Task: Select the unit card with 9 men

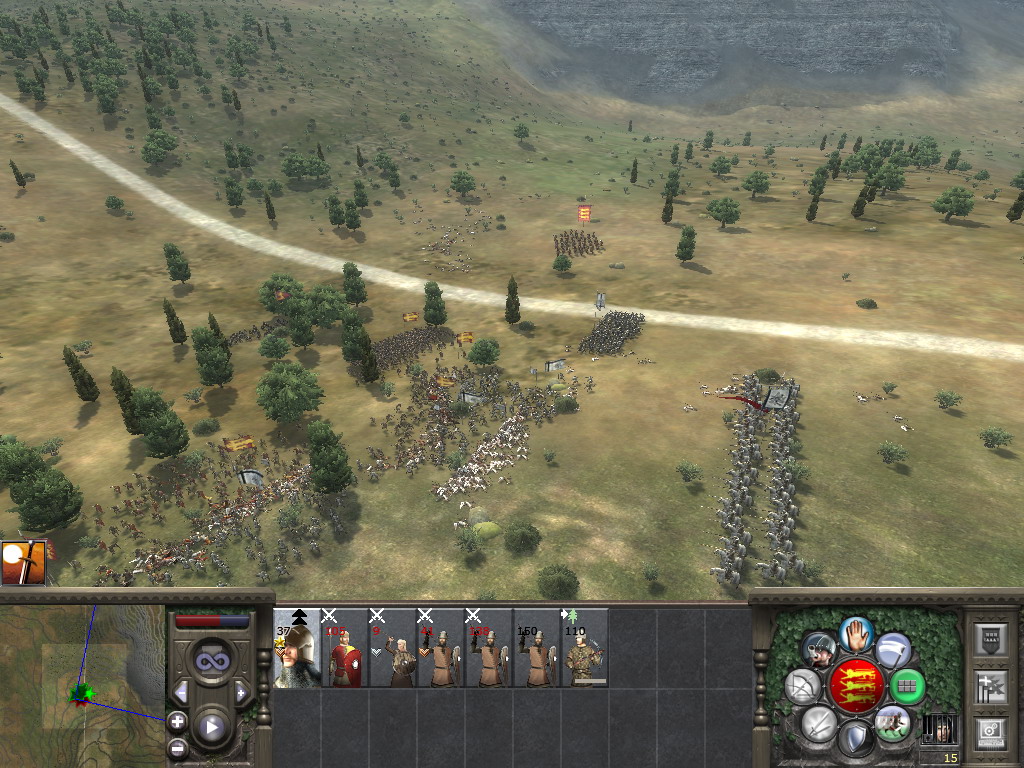Action: point(393,648)
